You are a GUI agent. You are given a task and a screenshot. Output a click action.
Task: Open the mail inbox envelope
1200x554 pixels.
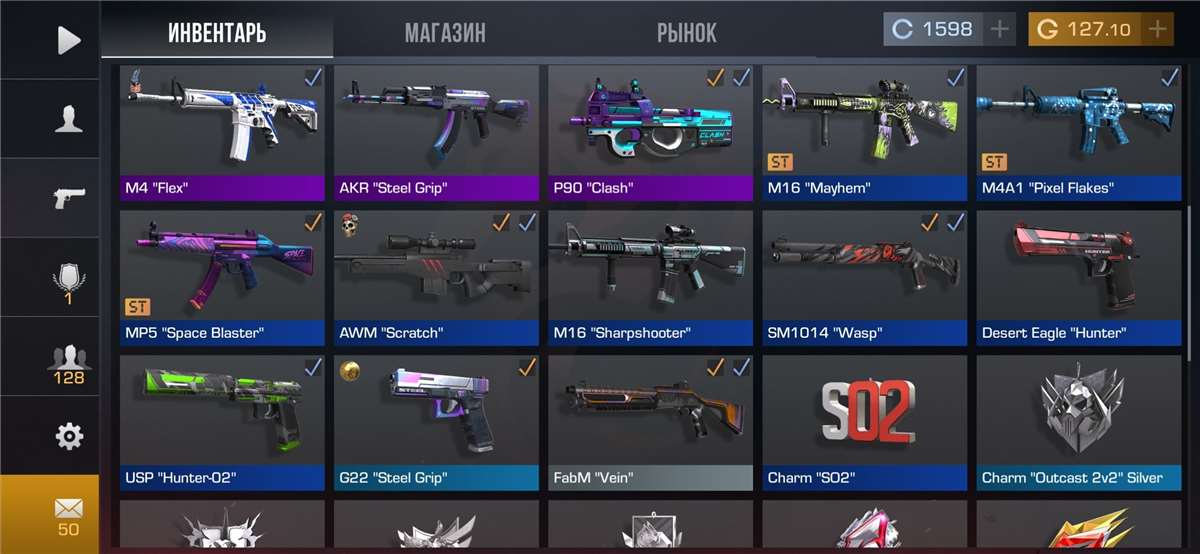68,514
